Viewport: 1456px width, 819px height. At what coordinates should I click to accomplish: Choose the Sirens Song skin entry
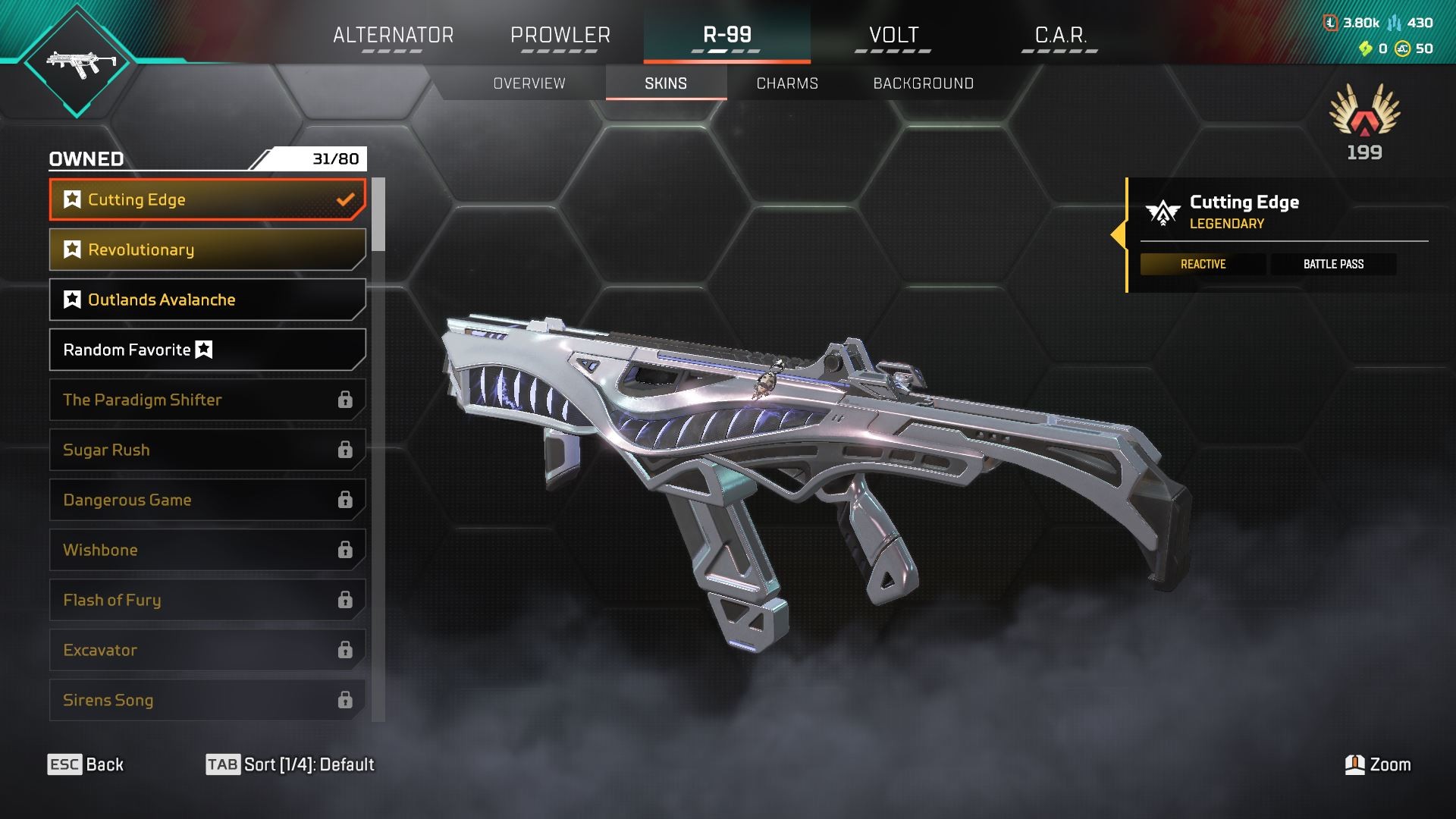click(x=207, y=700)
